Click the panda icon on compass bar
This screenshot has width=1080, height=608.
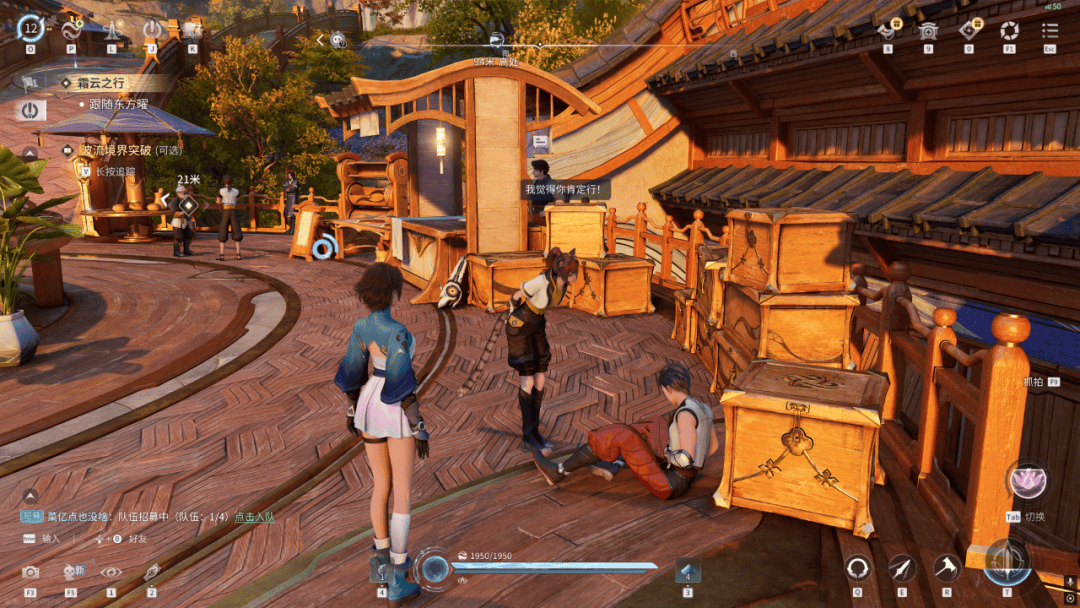(x=339, y=40)
